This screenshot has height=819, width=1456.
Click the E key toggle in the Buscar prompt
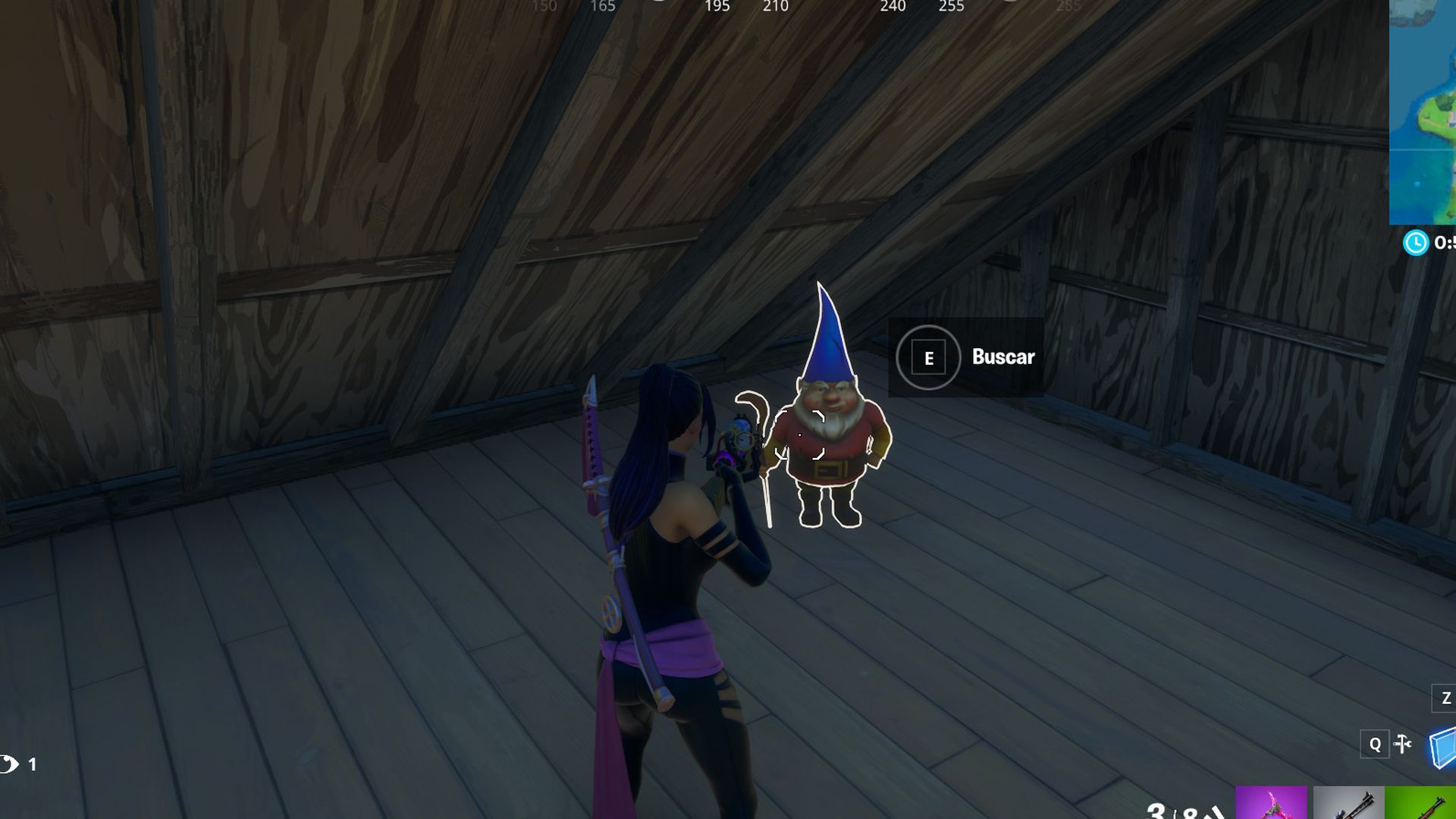[x=927, y=358]
